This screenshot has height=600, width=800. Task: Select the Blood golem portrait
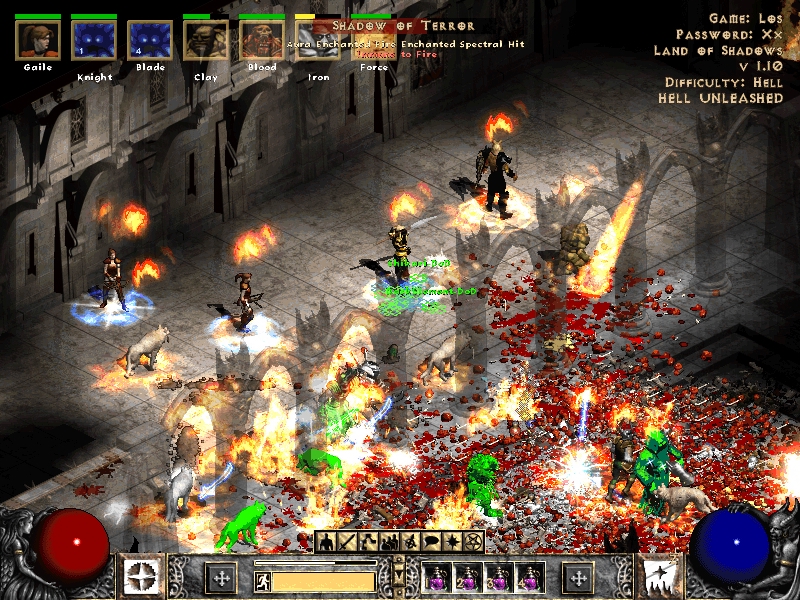coord(262,41)
